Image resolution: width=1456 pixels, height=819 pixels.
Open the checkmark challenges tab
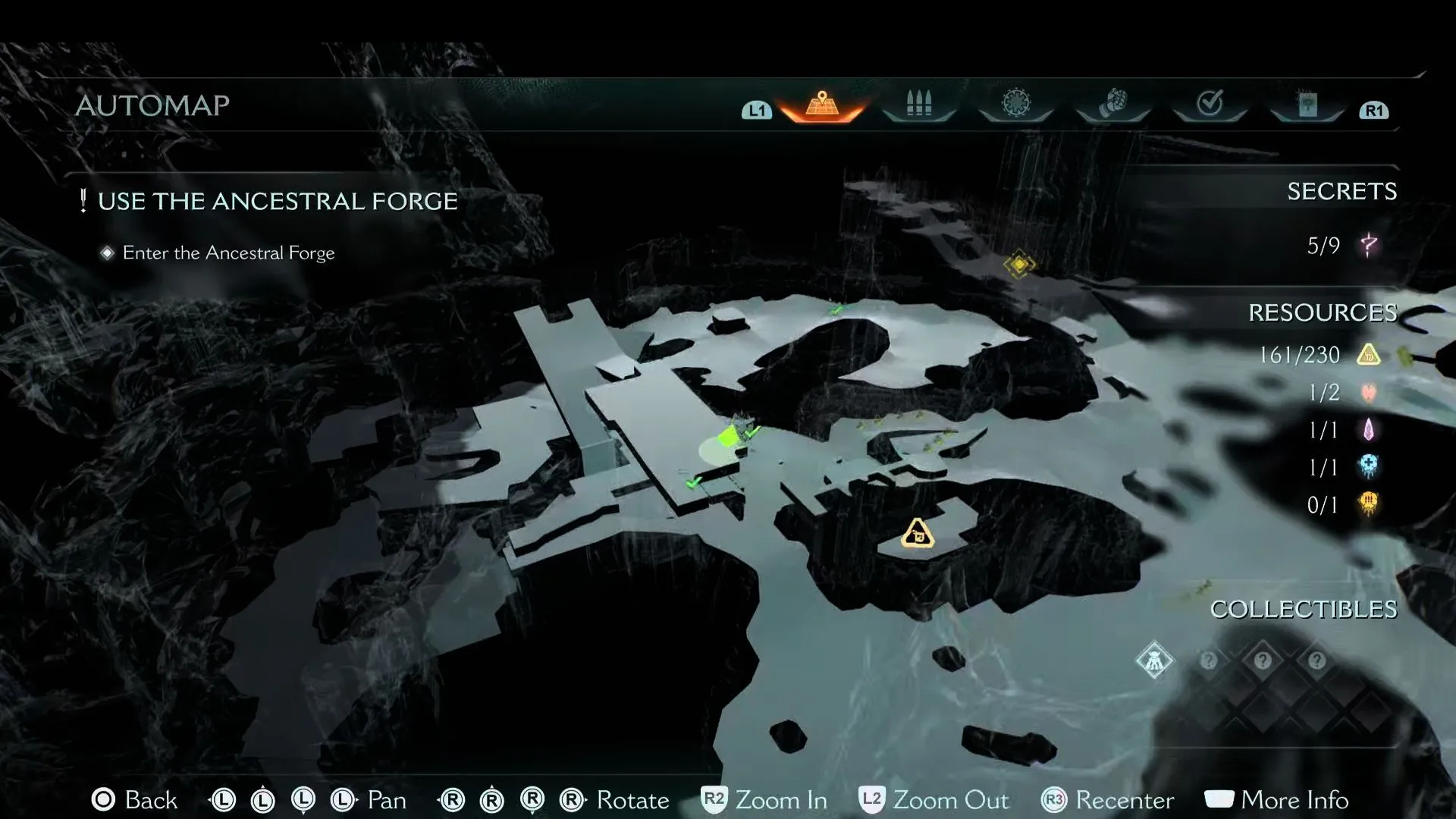point(1210,104)
